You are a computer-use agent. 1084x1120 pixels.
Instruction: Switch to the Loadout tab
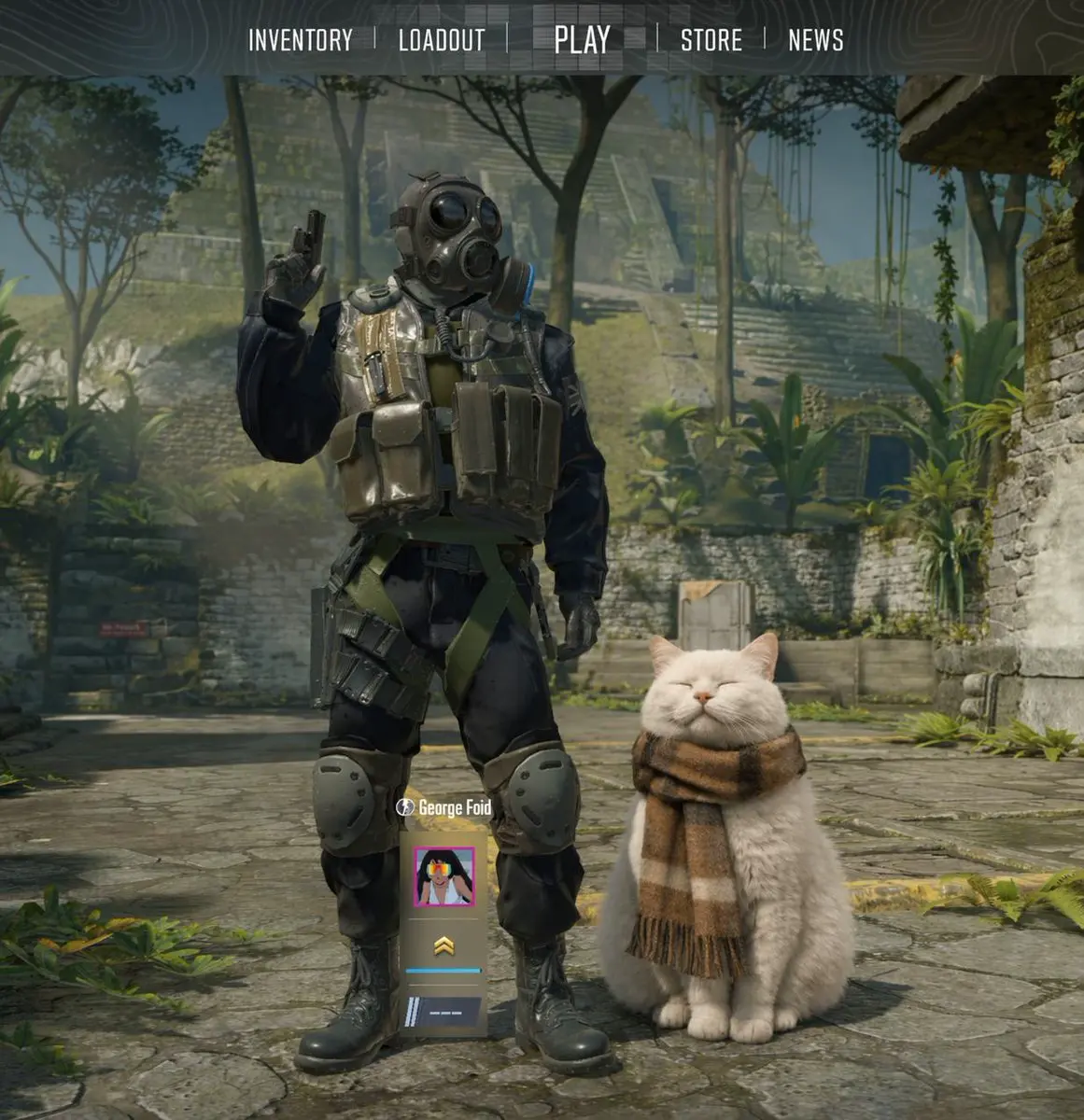point(442,40)
